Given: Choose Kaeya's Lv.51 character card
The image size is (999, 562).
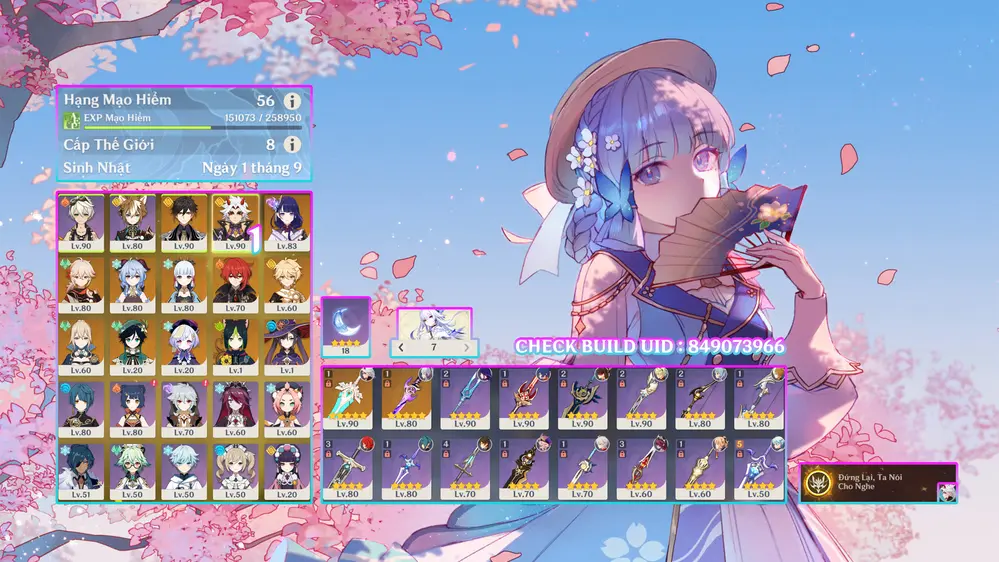Looking at the screenshot, I should pos(81,470).
